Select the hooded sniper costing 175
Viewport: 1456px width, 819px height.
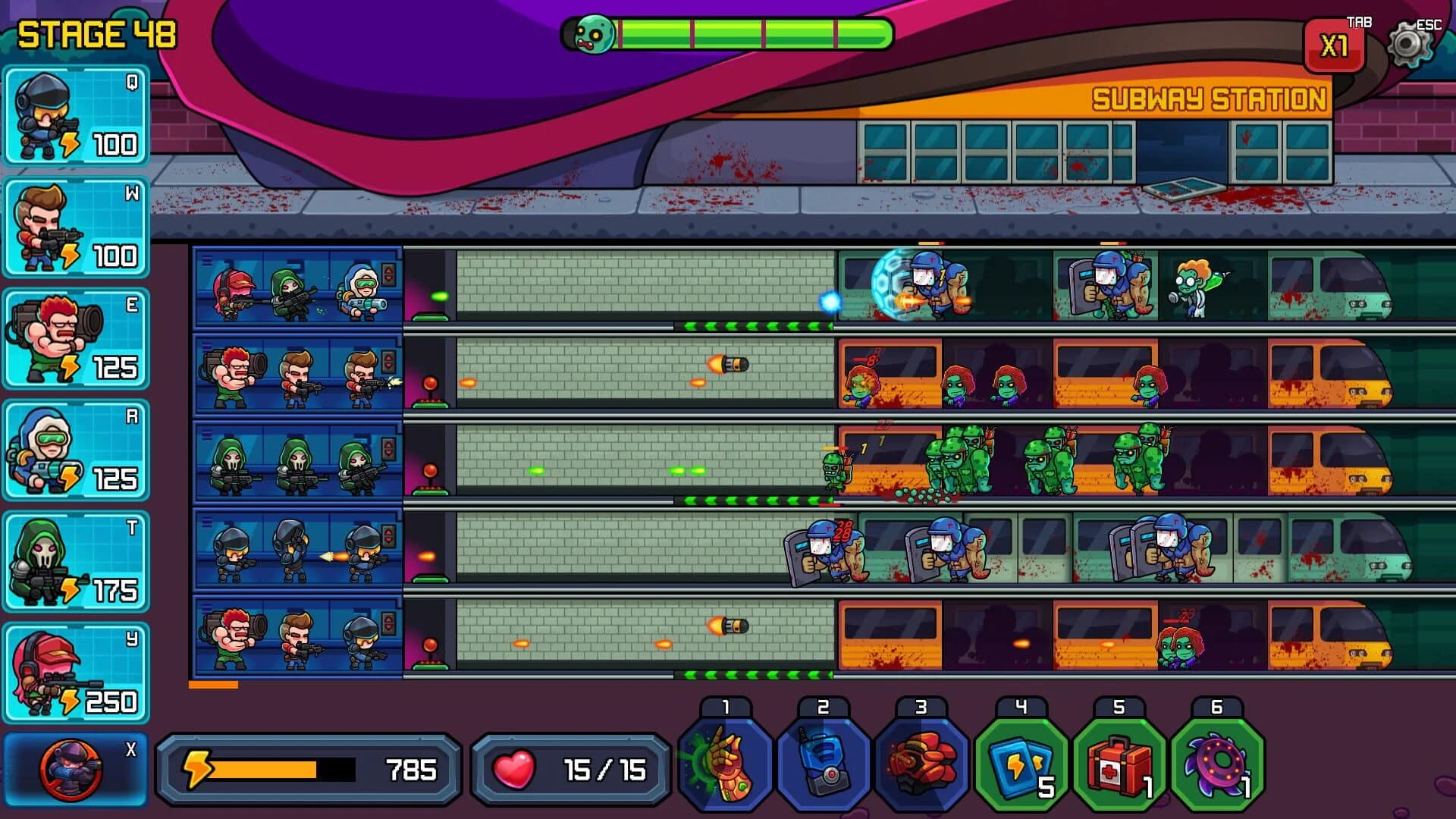pyautogui.click(x=76, y=561)
